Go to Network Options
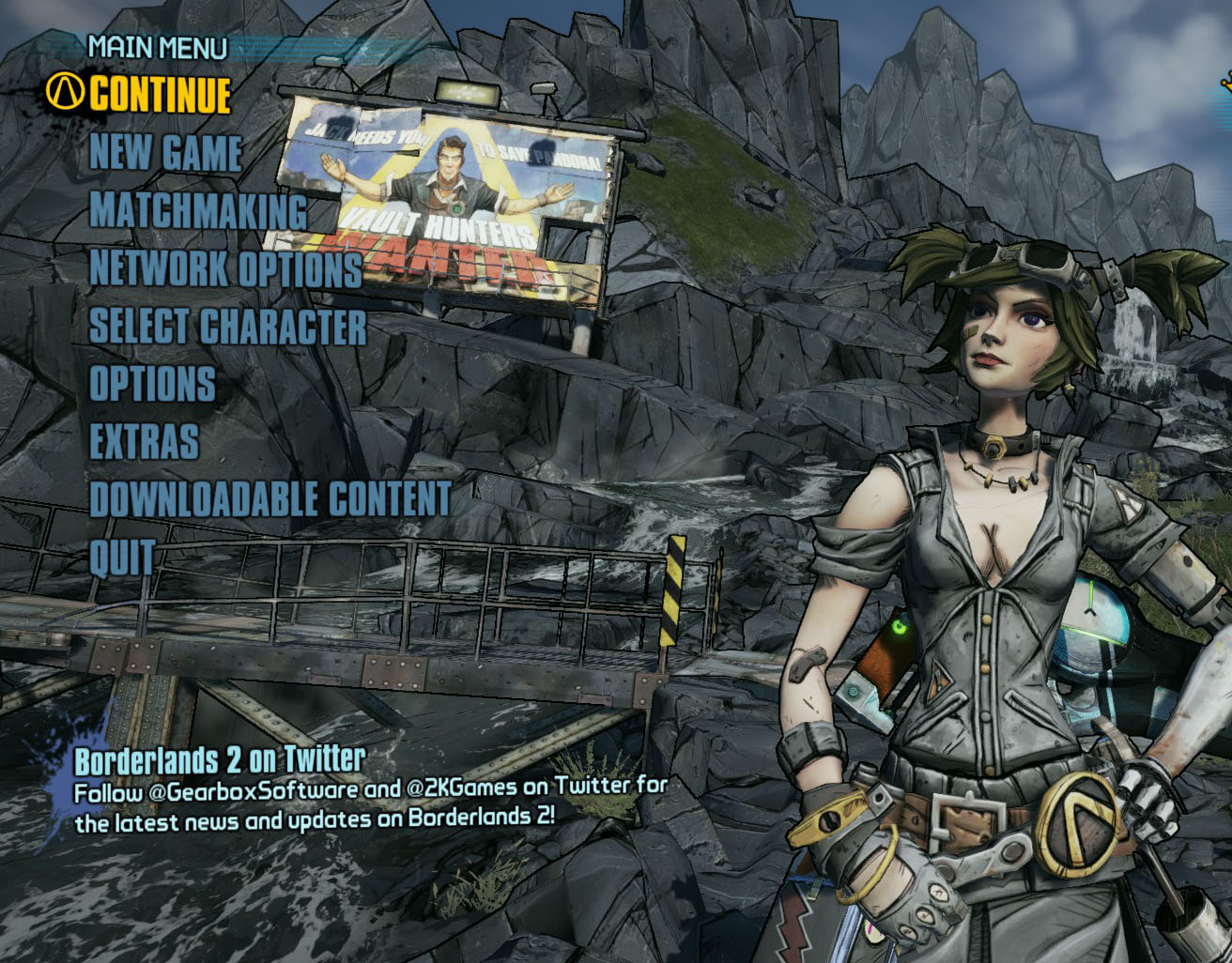 225,268
